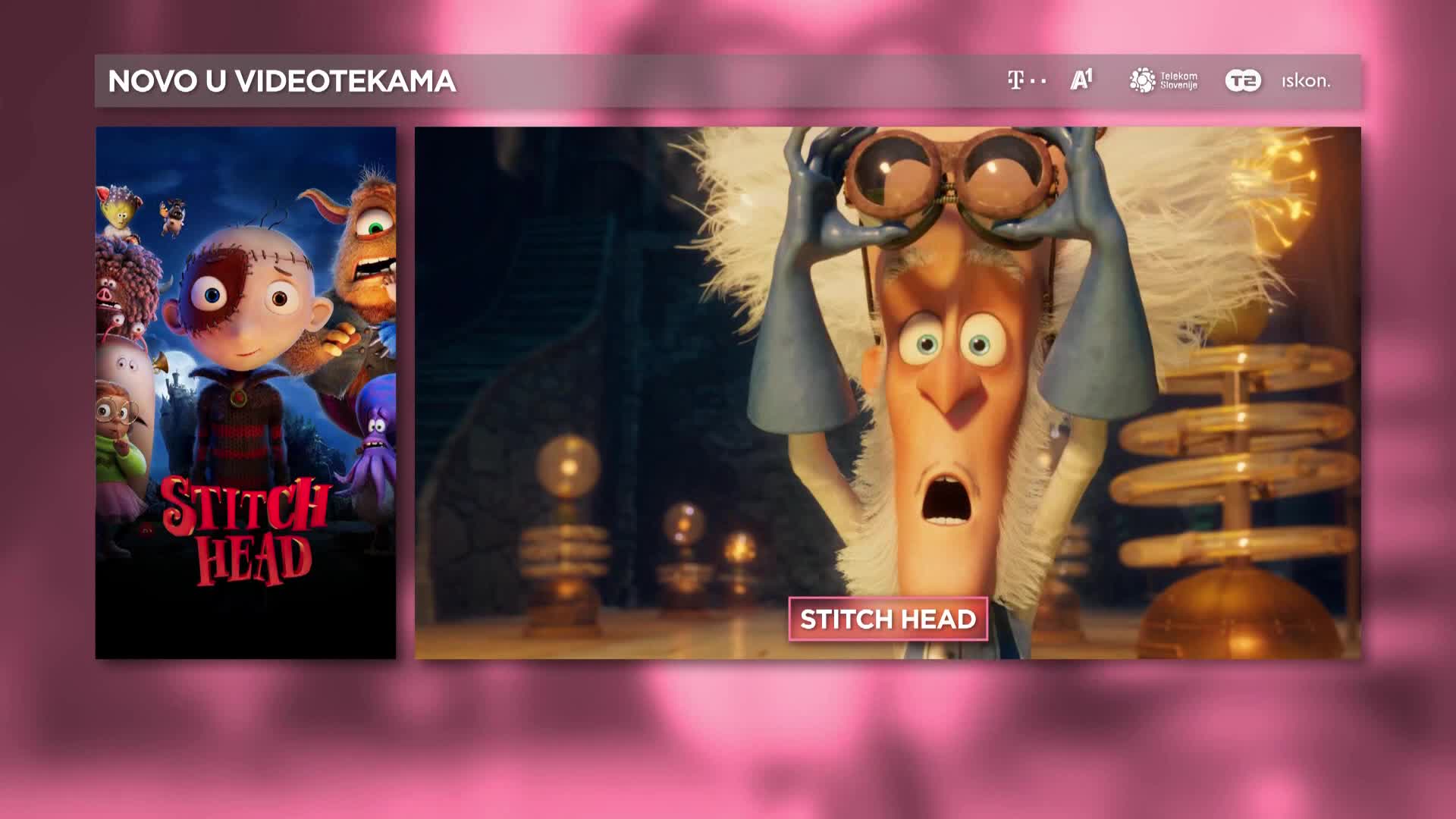Click the T2 provider logo

point(1243,80)
